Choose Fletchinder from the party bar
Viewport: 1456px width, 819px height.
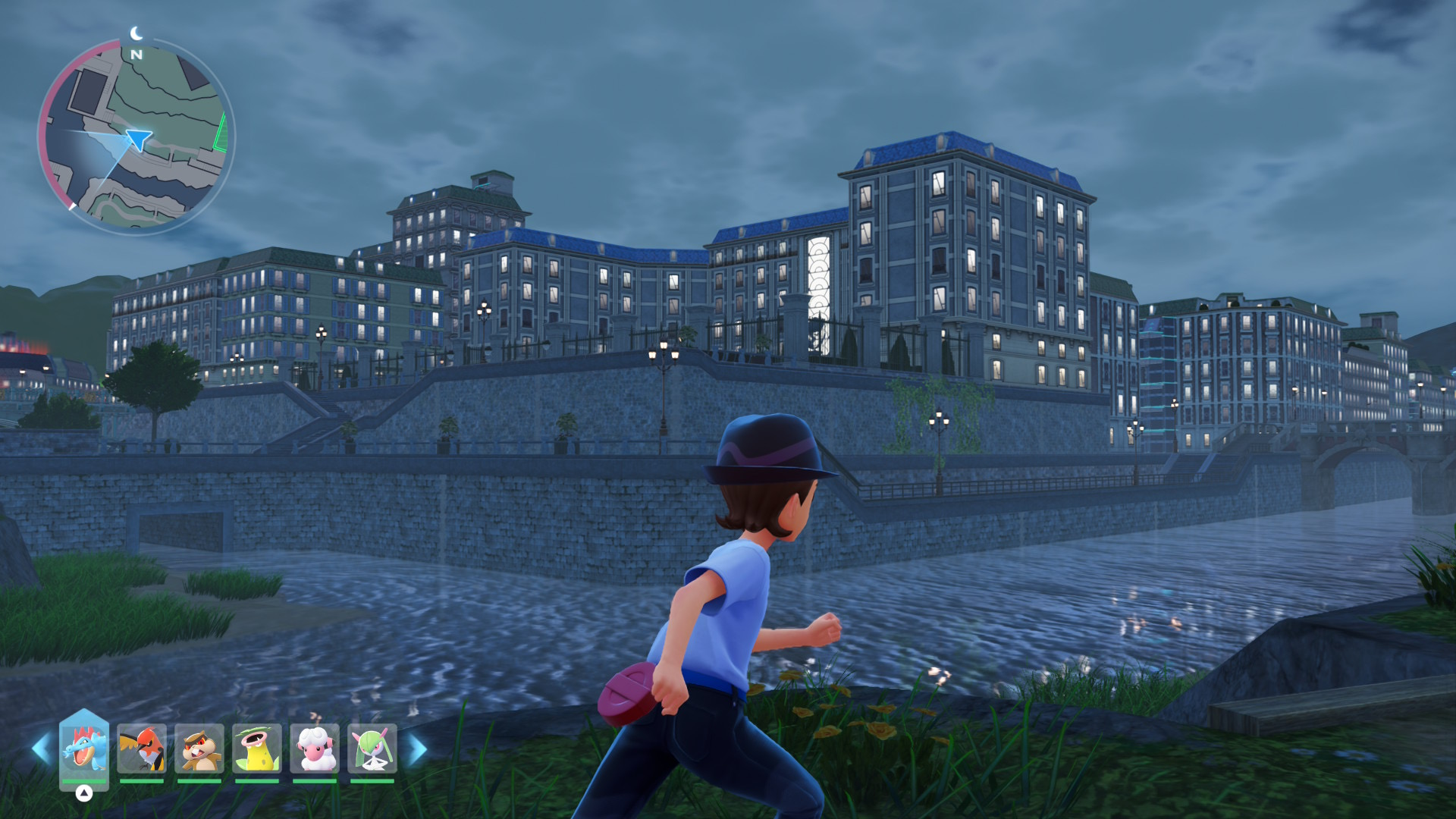pos(142,748)
